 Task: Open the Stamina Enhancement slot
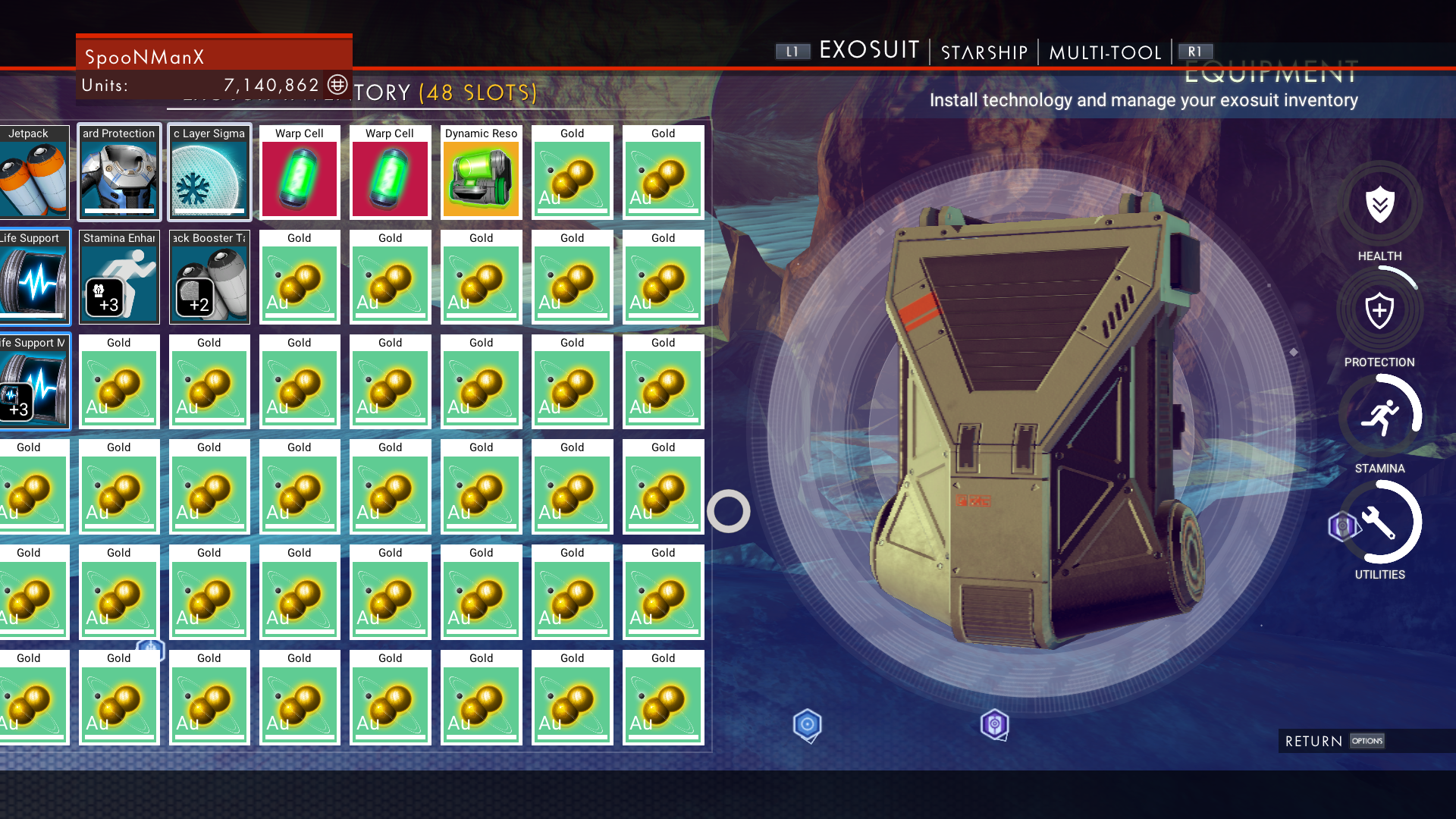119,278
